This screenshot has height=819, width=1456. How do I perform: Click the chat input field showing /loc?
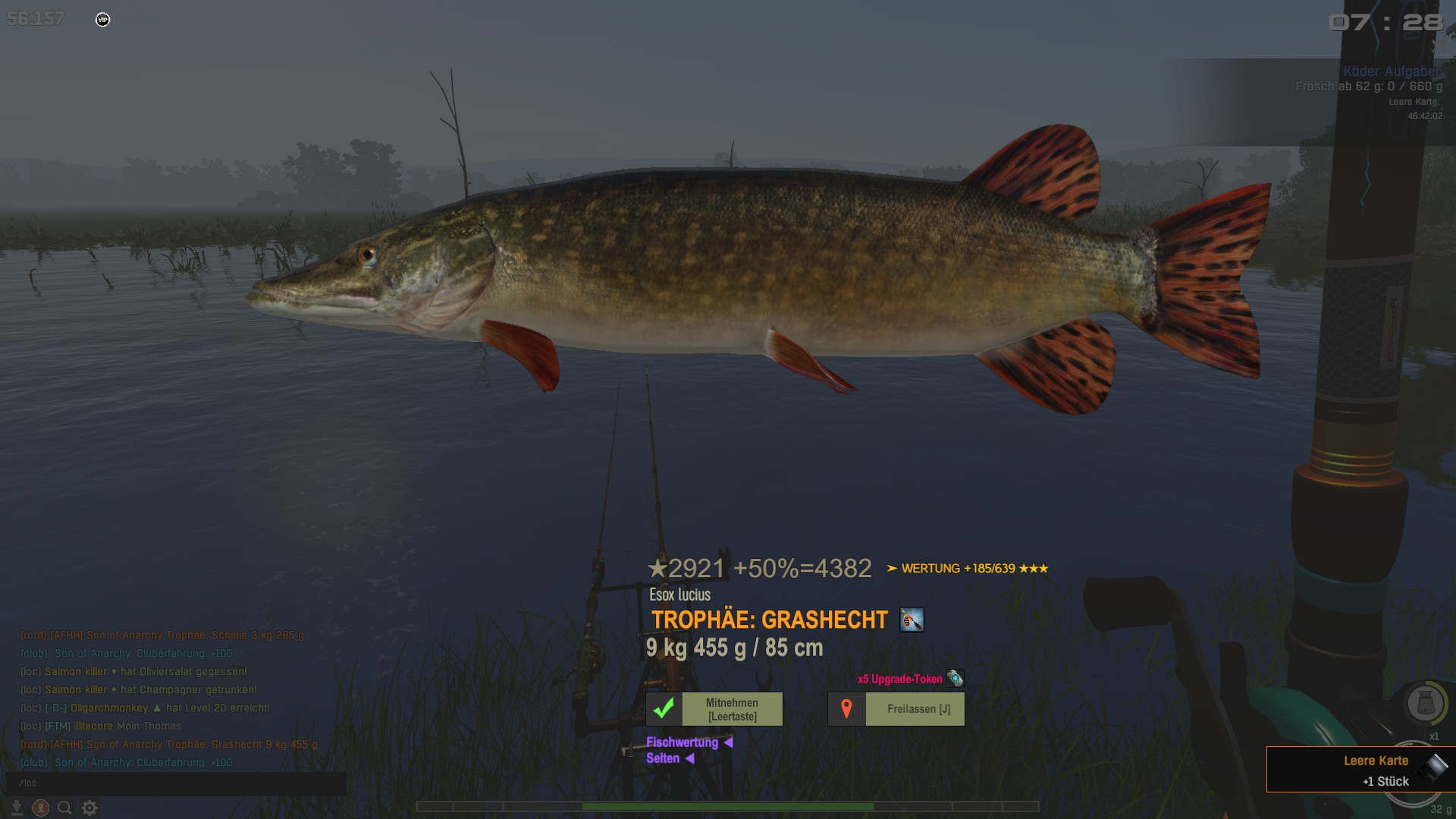[176, 783]
